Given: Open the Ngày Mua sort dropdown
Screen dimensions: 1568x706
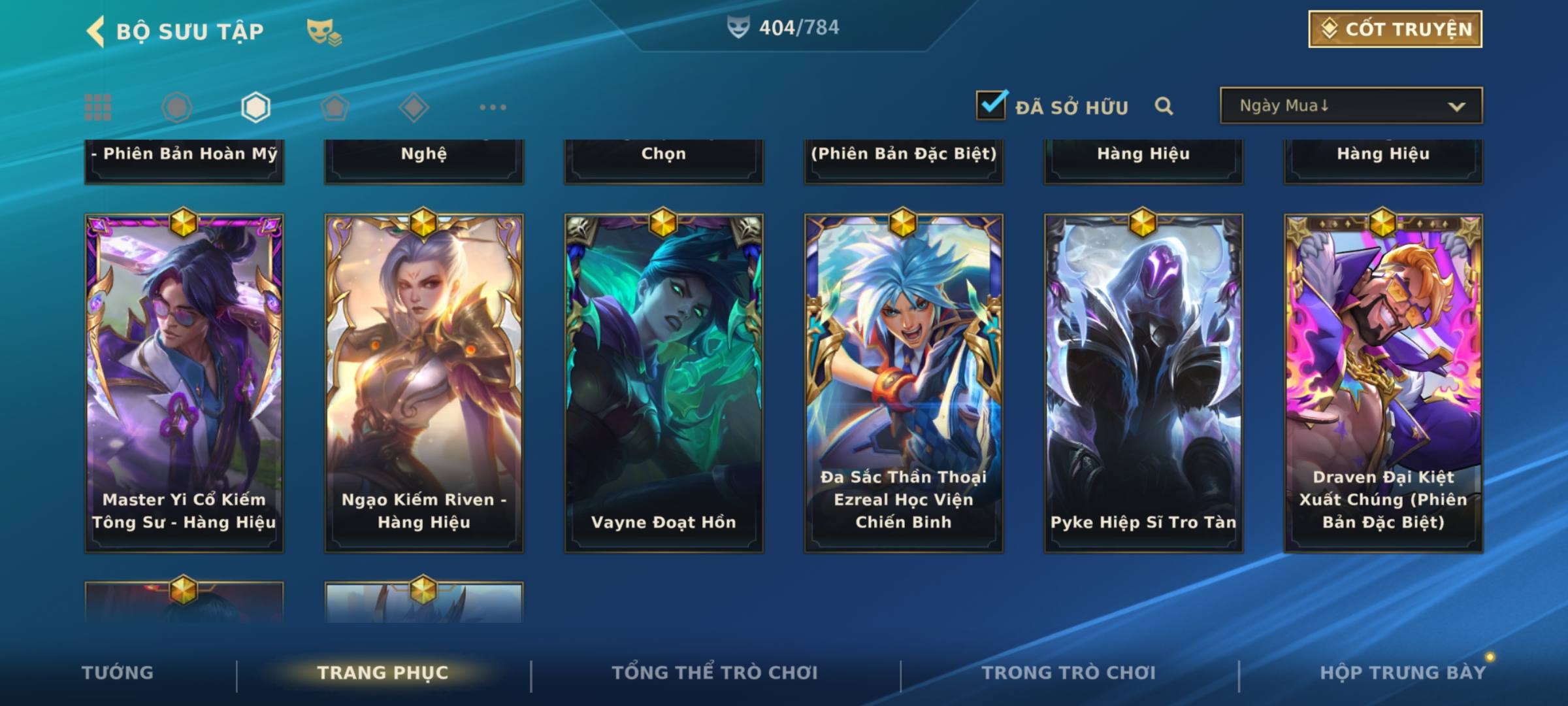Looking at the screenshot, I should 1350,106.
